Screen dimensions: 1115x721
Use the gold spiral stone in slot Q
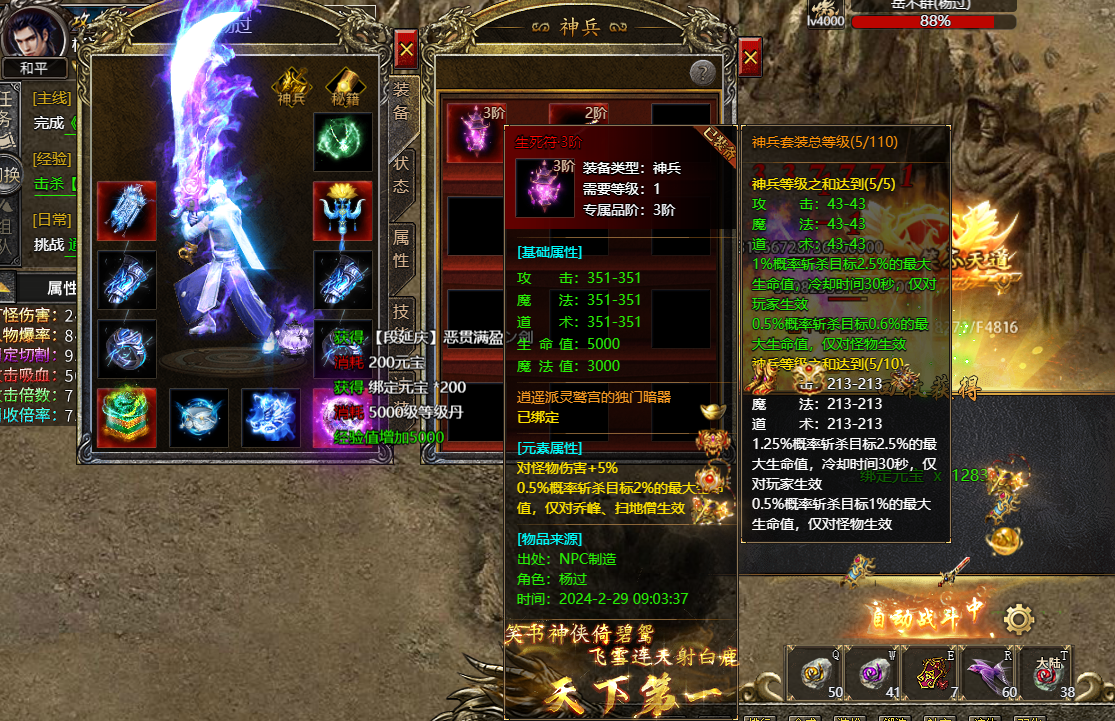pos(815,674)
